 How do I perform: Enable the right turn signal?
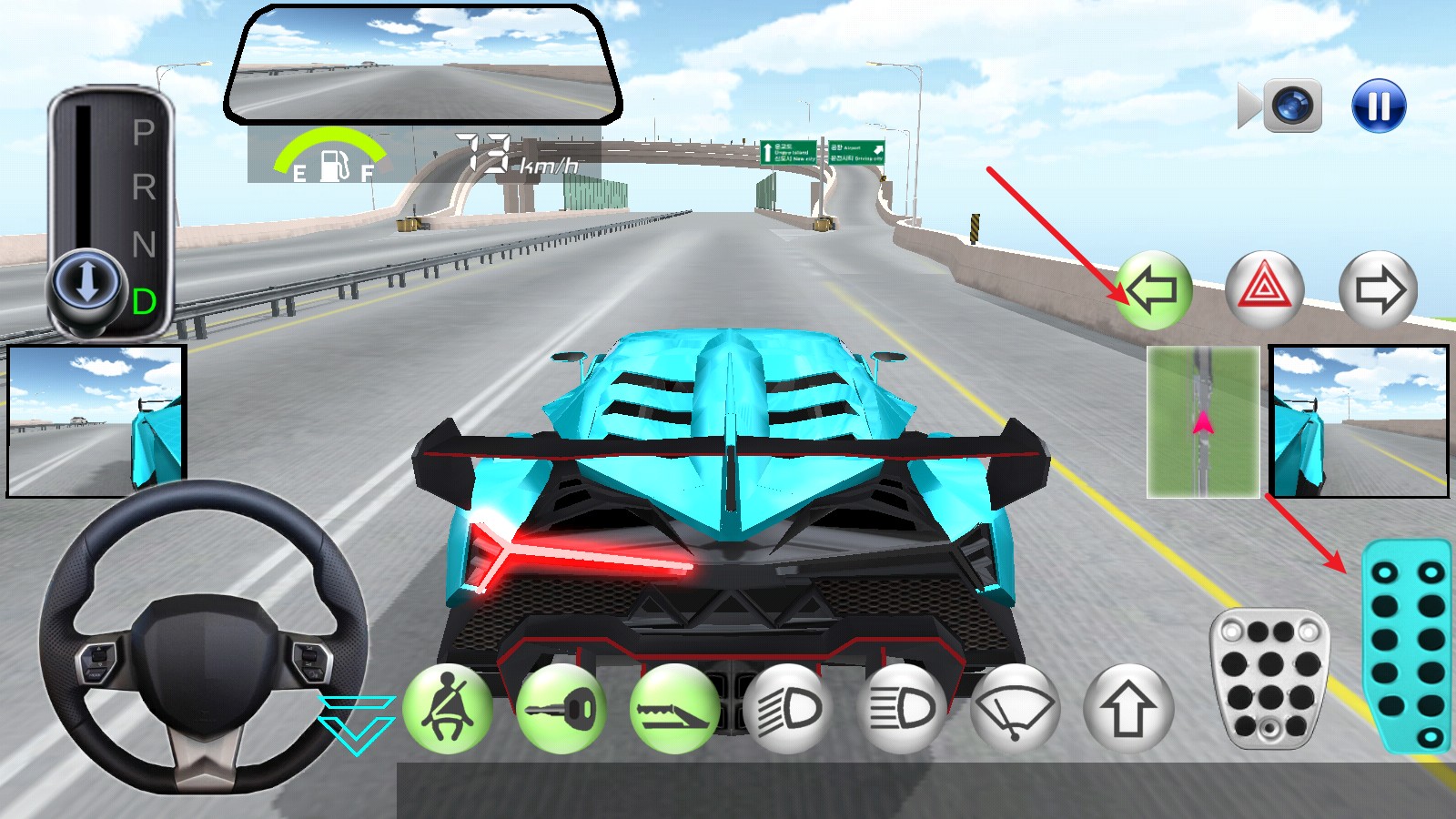tap(1377, 290)
